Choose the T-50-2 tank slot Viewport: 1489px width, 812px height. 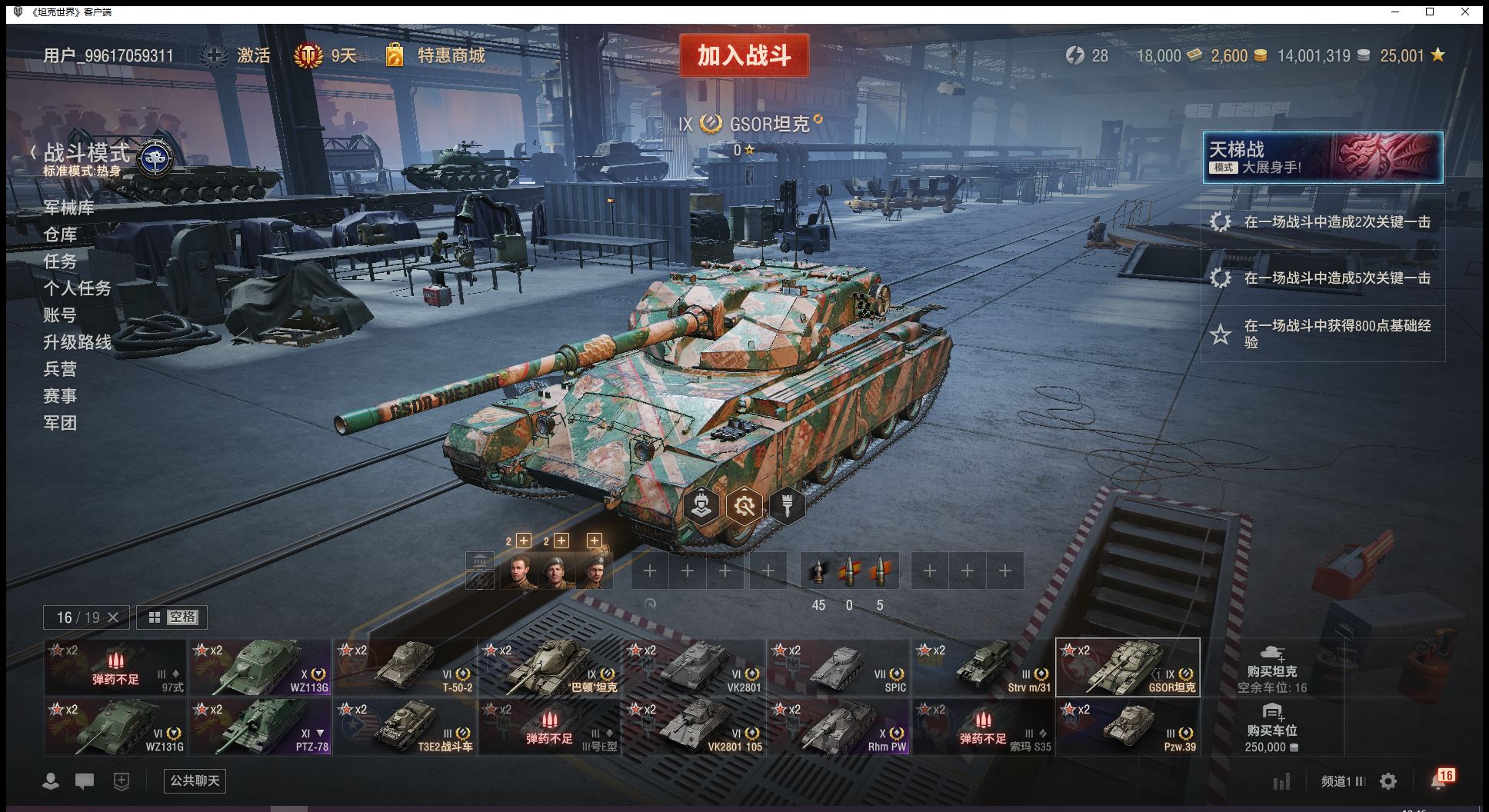405,667
